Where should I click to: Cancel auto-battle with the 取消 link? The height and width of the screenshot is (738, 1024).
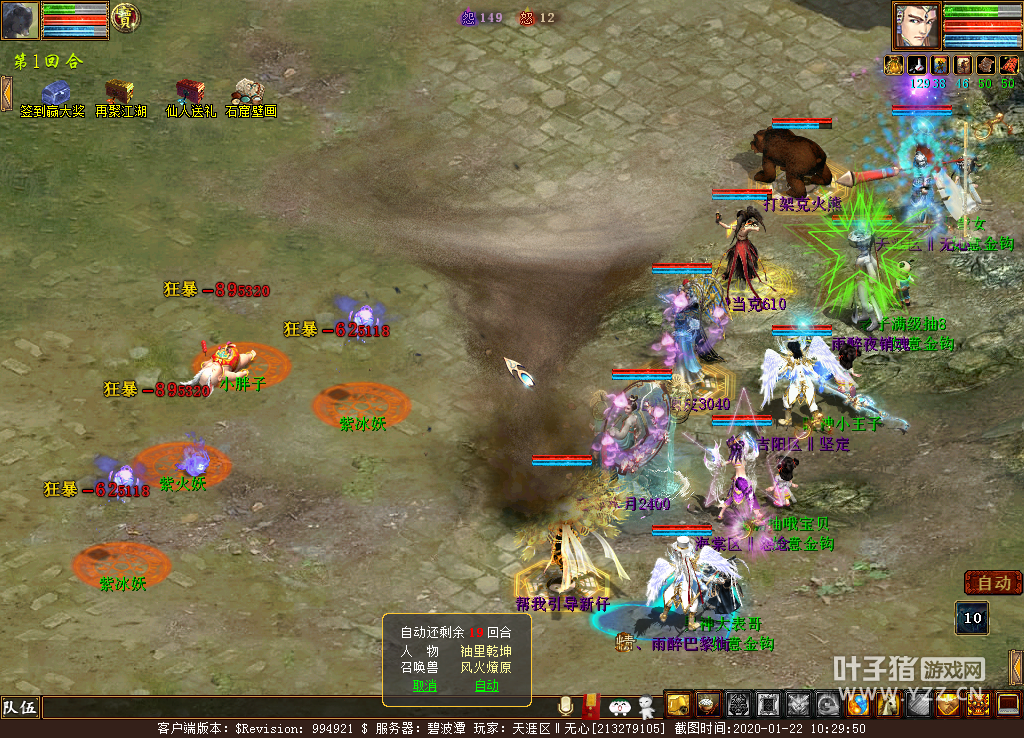pyautogui.click(x=425, y=686)
